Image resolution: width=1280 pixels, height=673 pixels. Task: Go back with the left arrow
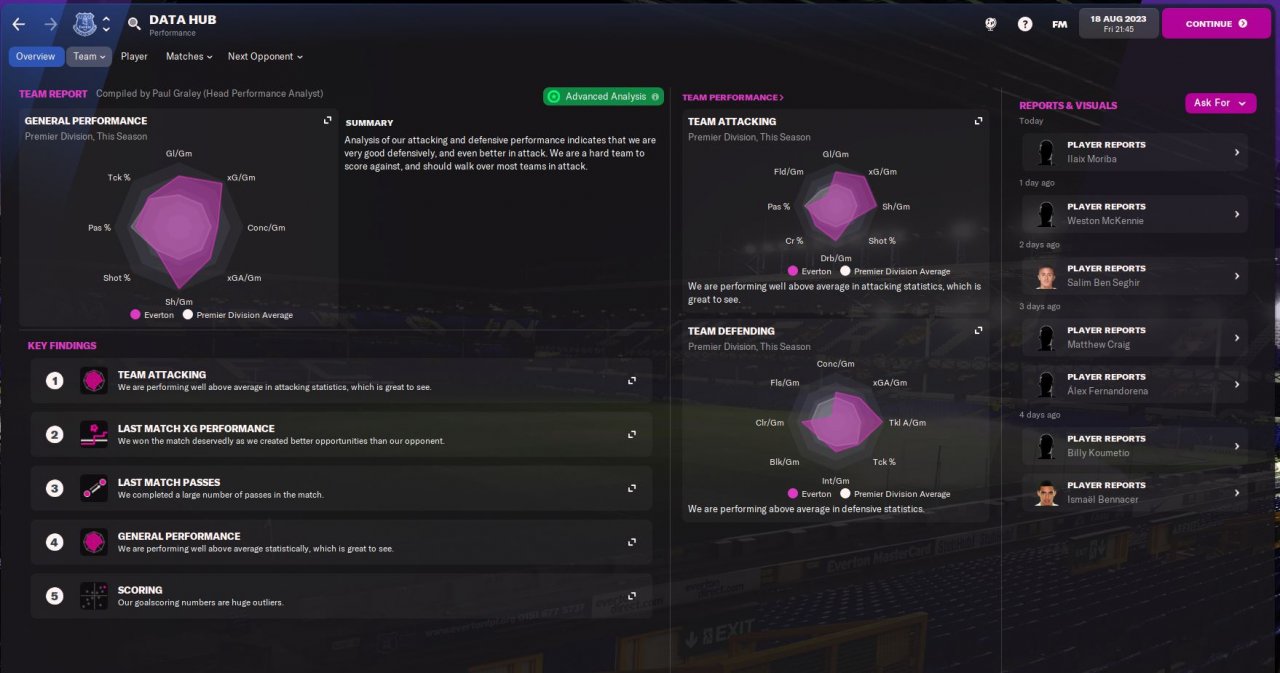19,24
